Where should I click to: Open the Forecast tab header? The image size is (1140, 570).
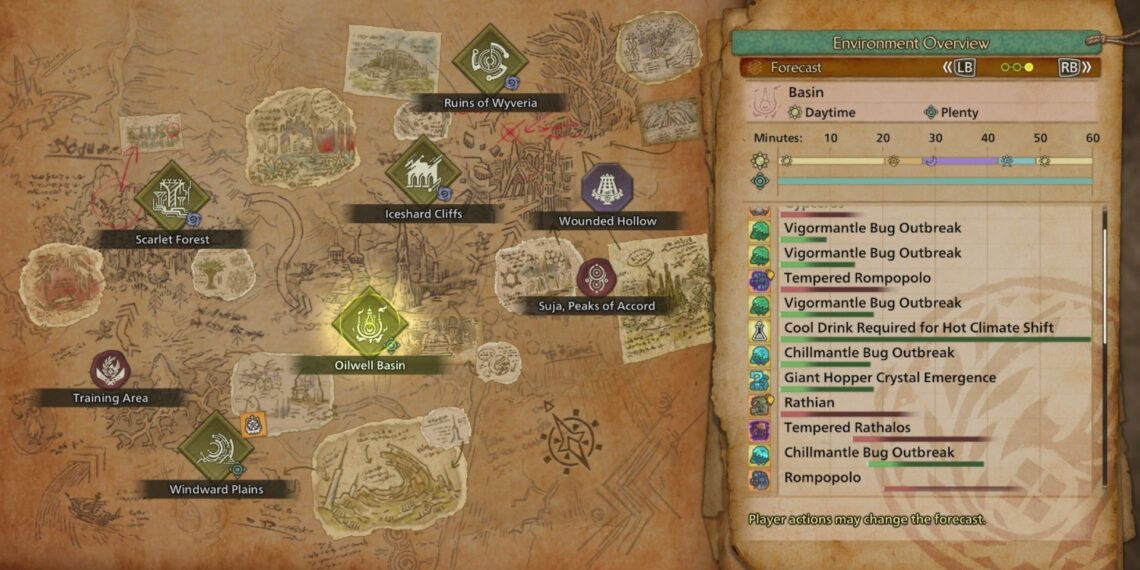(796, 68)
